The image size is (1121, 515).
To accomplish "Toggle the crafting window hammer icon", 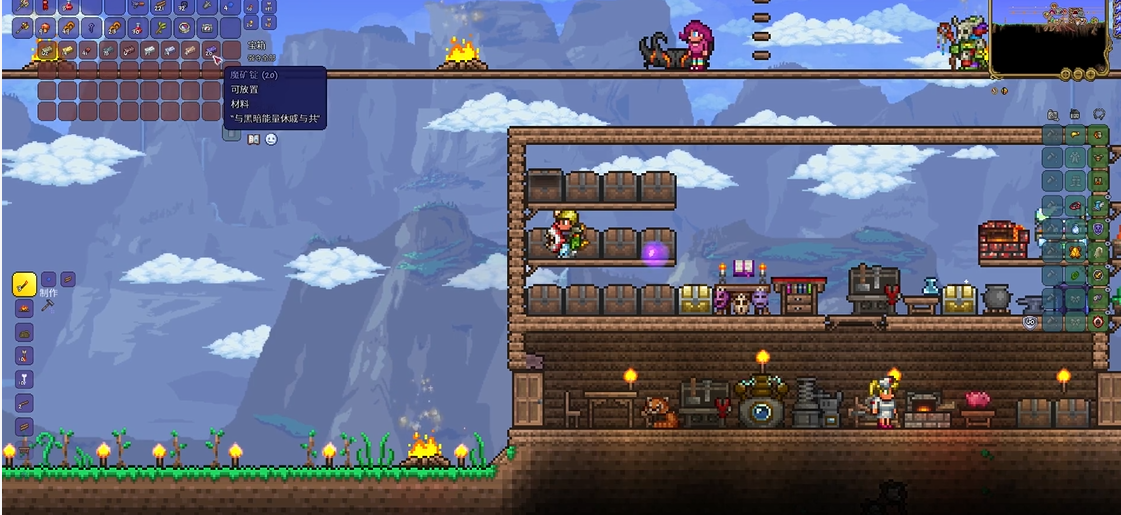I will coord(47,305).
